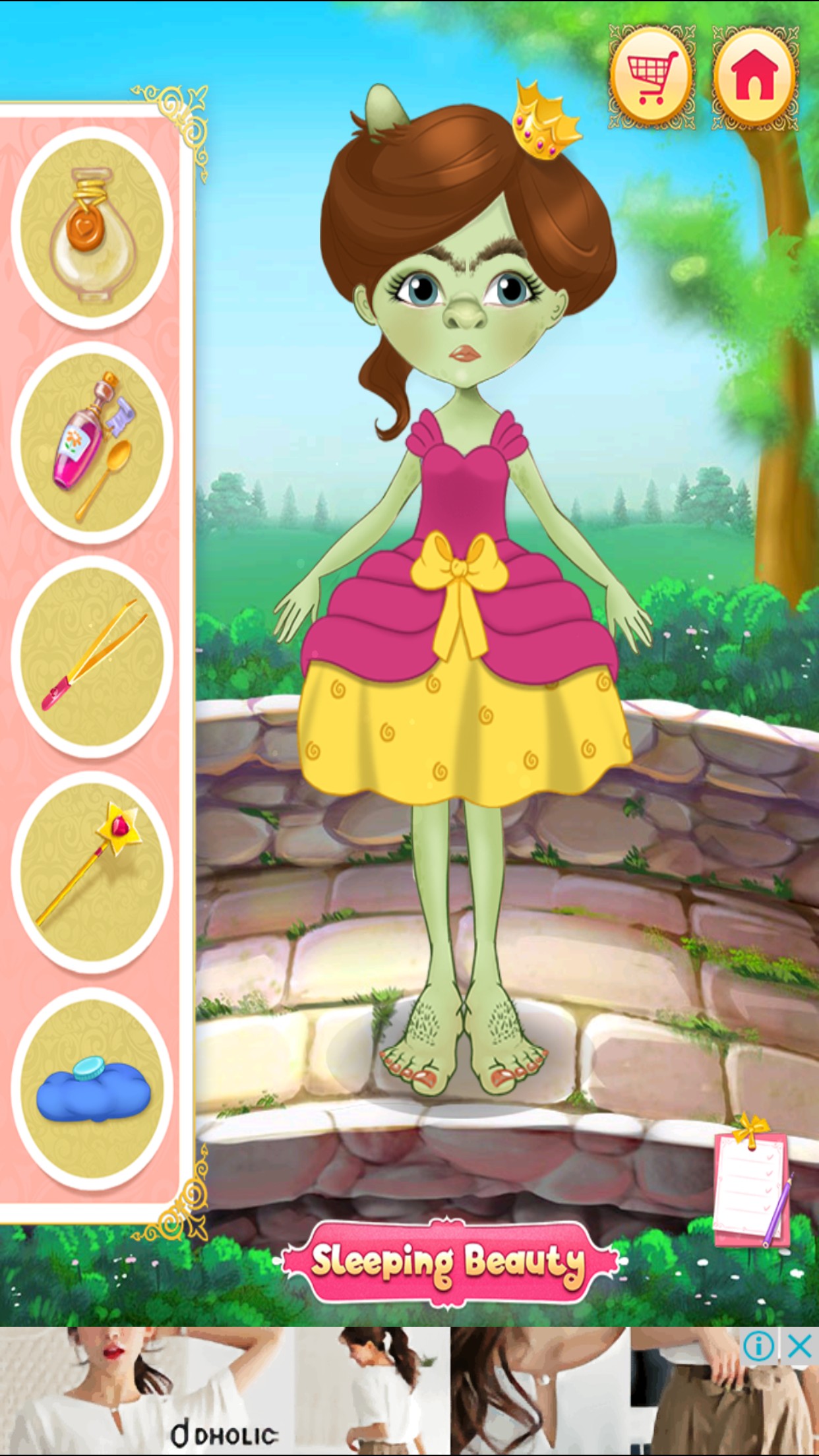Tap the DHOLIC fashion ad banner
819x1456 pixels.
pyautogui.click(x=369, y=1391)
